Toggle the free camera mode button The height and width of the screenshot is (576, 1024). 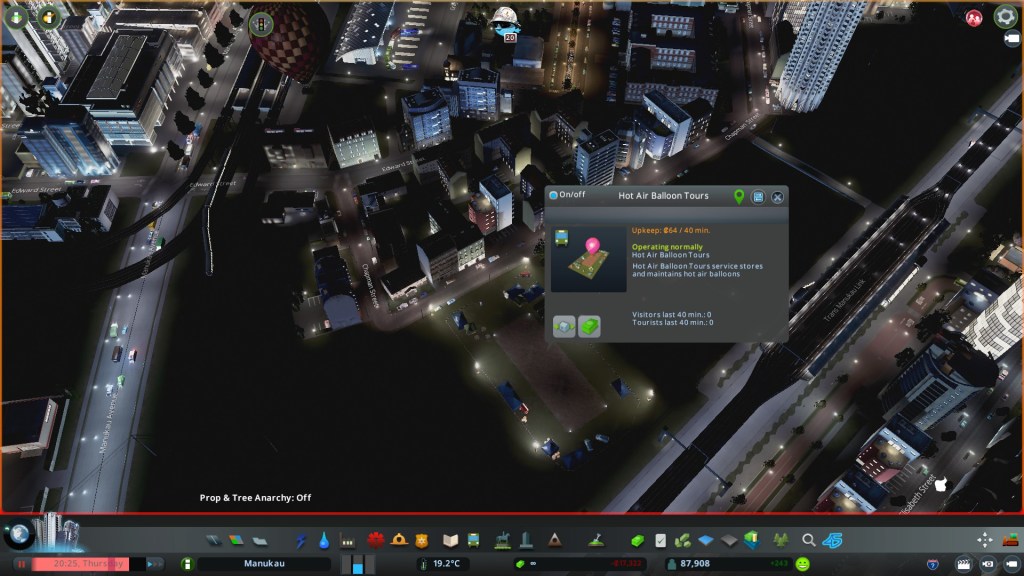click(x=1009, y=564)
